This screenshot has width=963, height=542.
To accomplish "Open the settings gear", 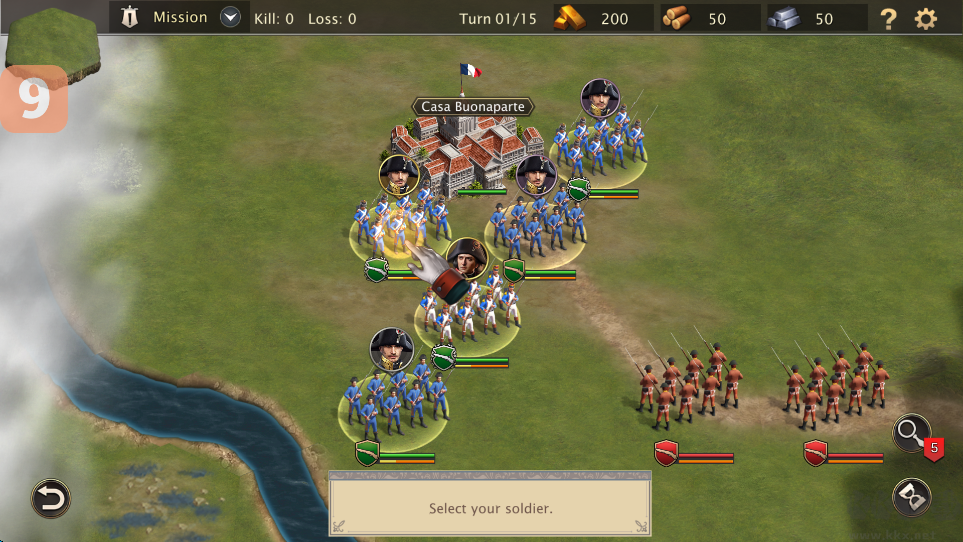I will coord(926,18).
